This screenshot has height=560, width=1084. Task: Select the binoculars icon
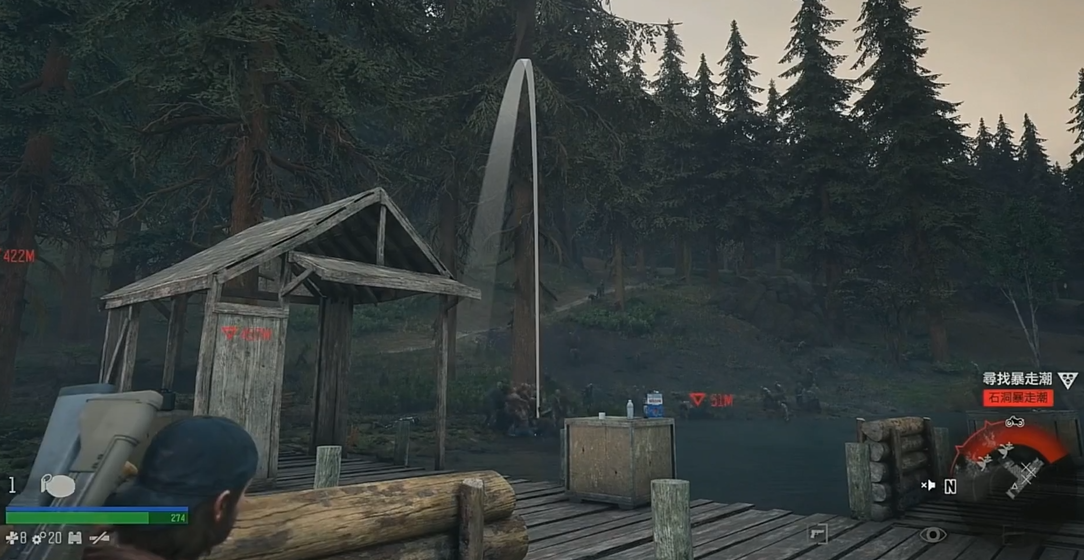75,538
